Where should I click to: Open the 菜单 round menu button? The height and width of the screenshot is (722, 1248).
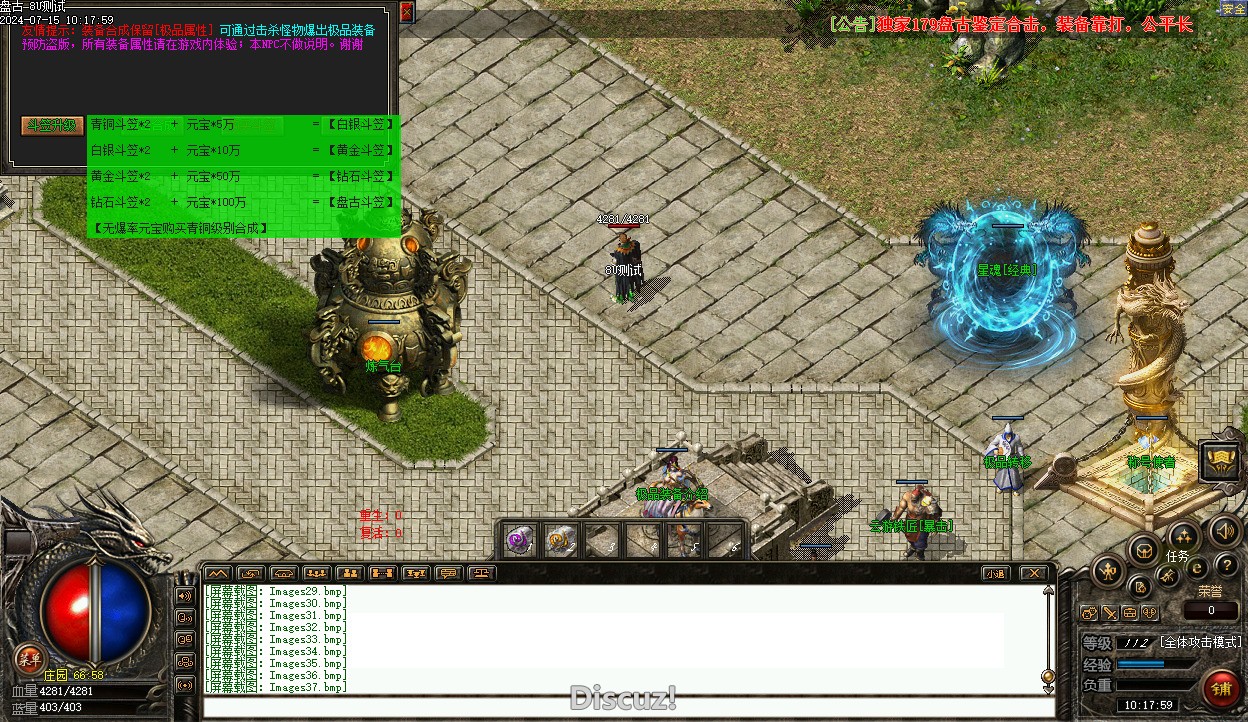(x=29, y=657)
